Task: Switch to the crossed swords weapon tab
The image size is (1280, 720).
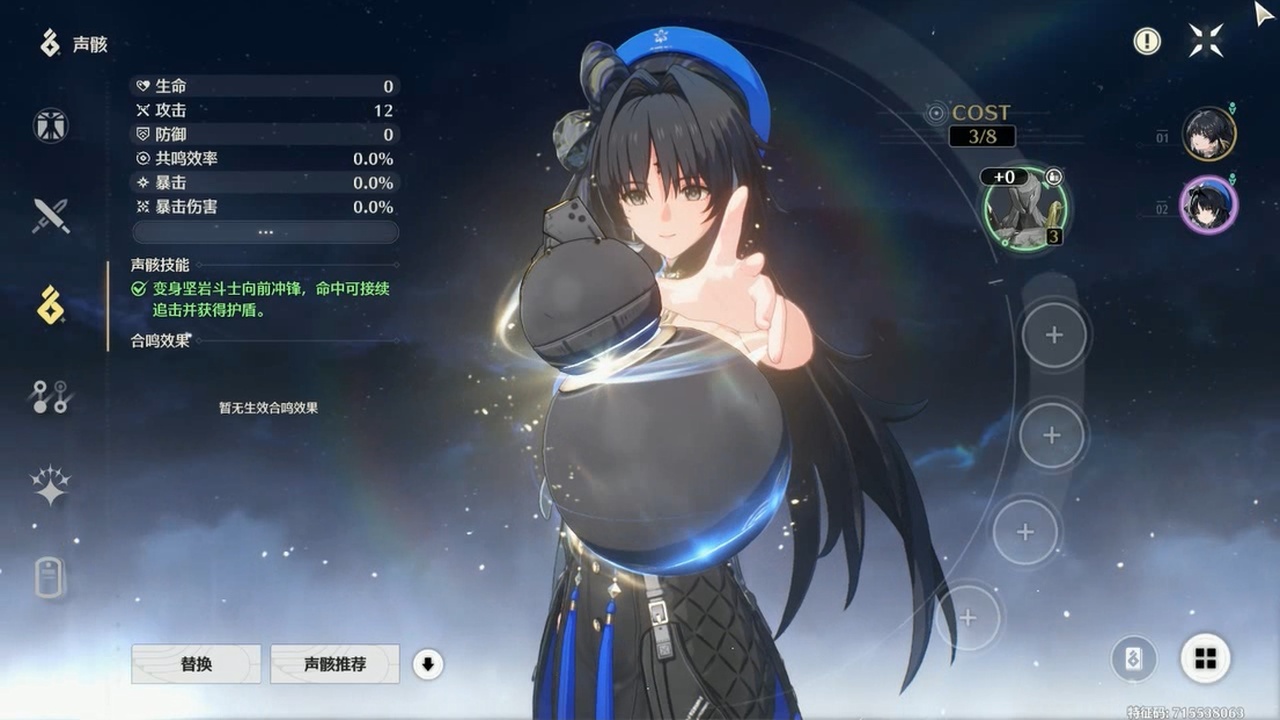Action: pos(50,215)
